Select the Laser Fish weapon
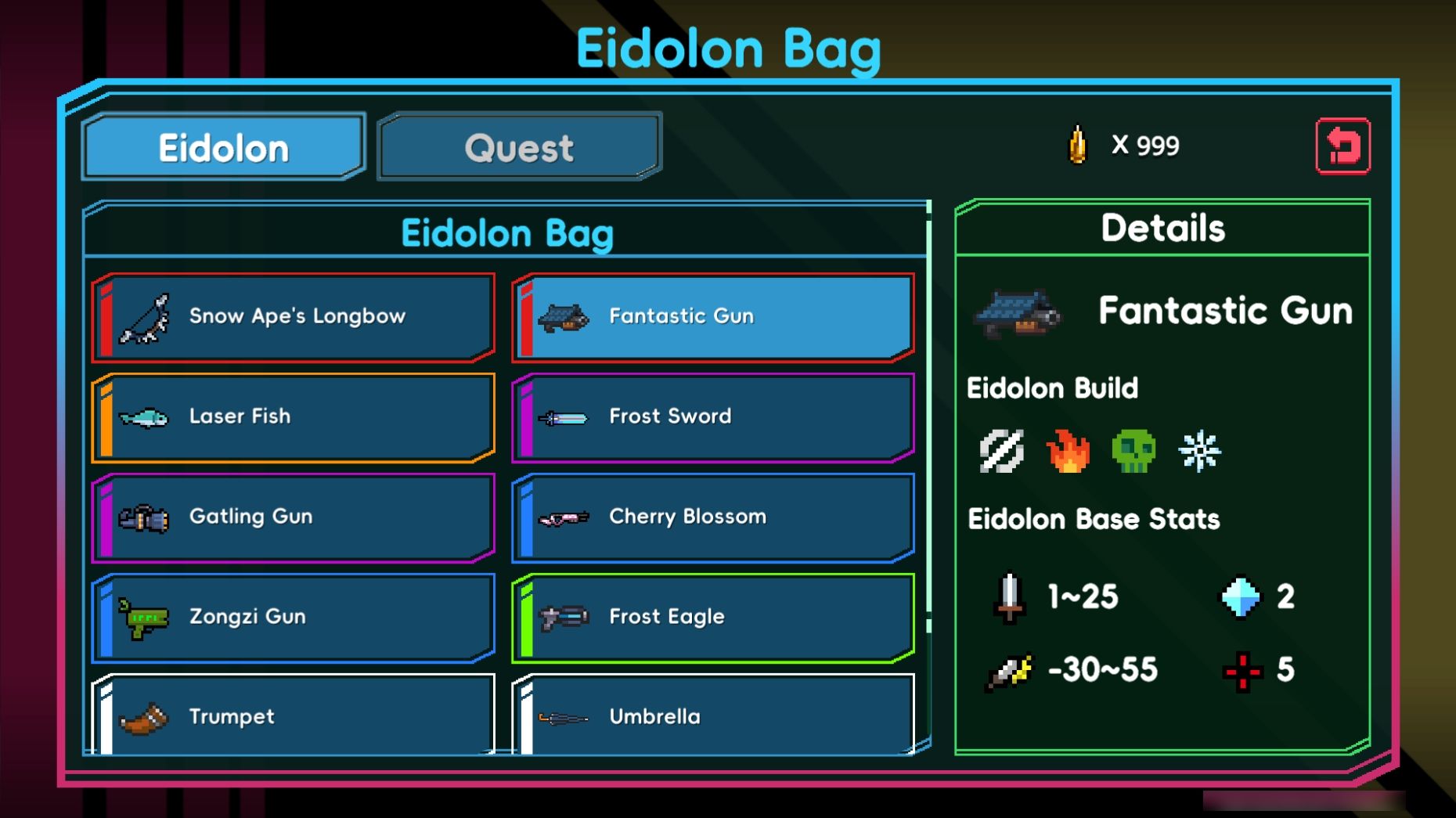The height and width of the screenshot is (818, 1456). coord(294,417)
